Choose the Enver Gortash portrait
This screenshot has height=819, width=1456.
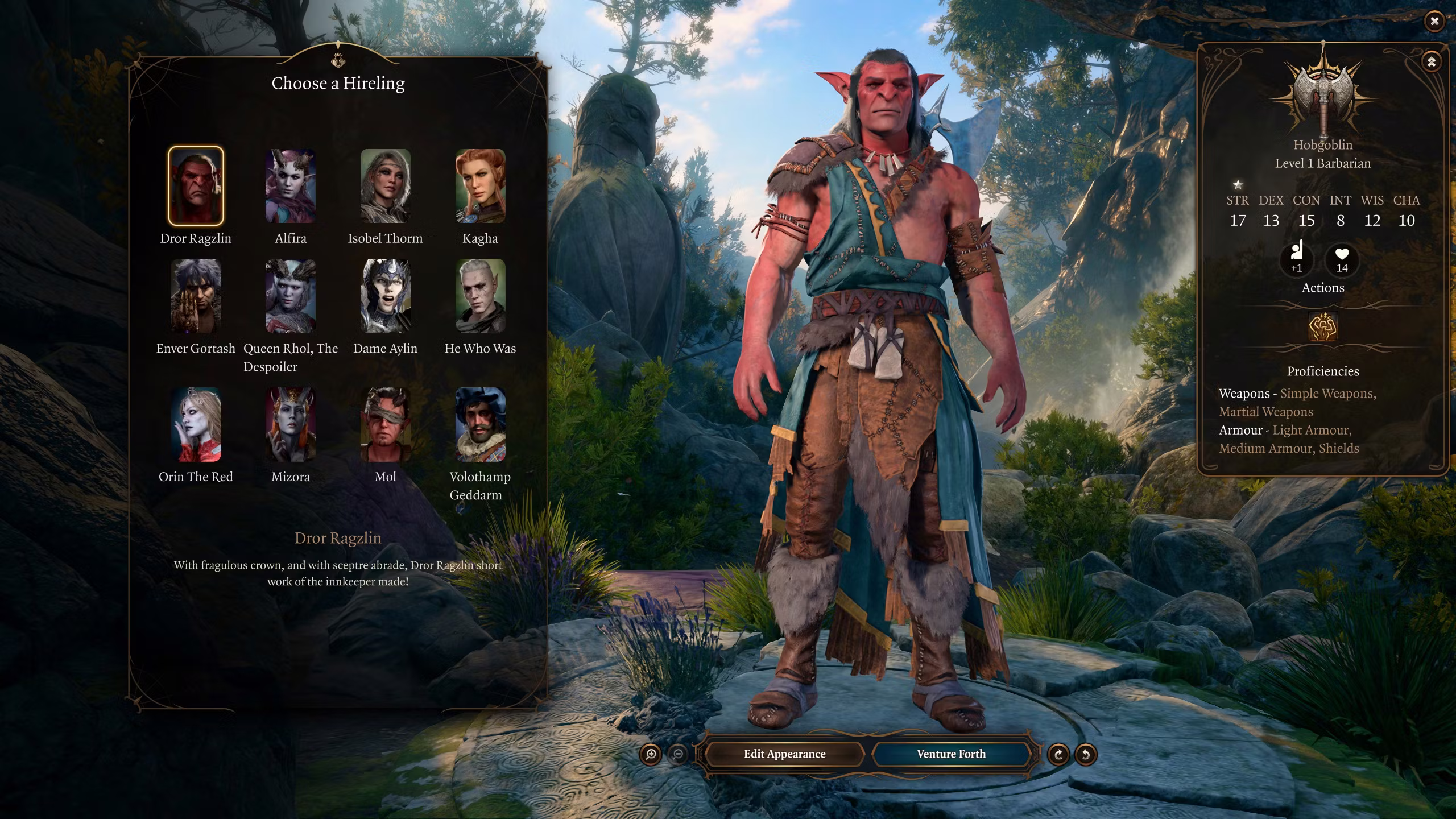pos(196,296)
